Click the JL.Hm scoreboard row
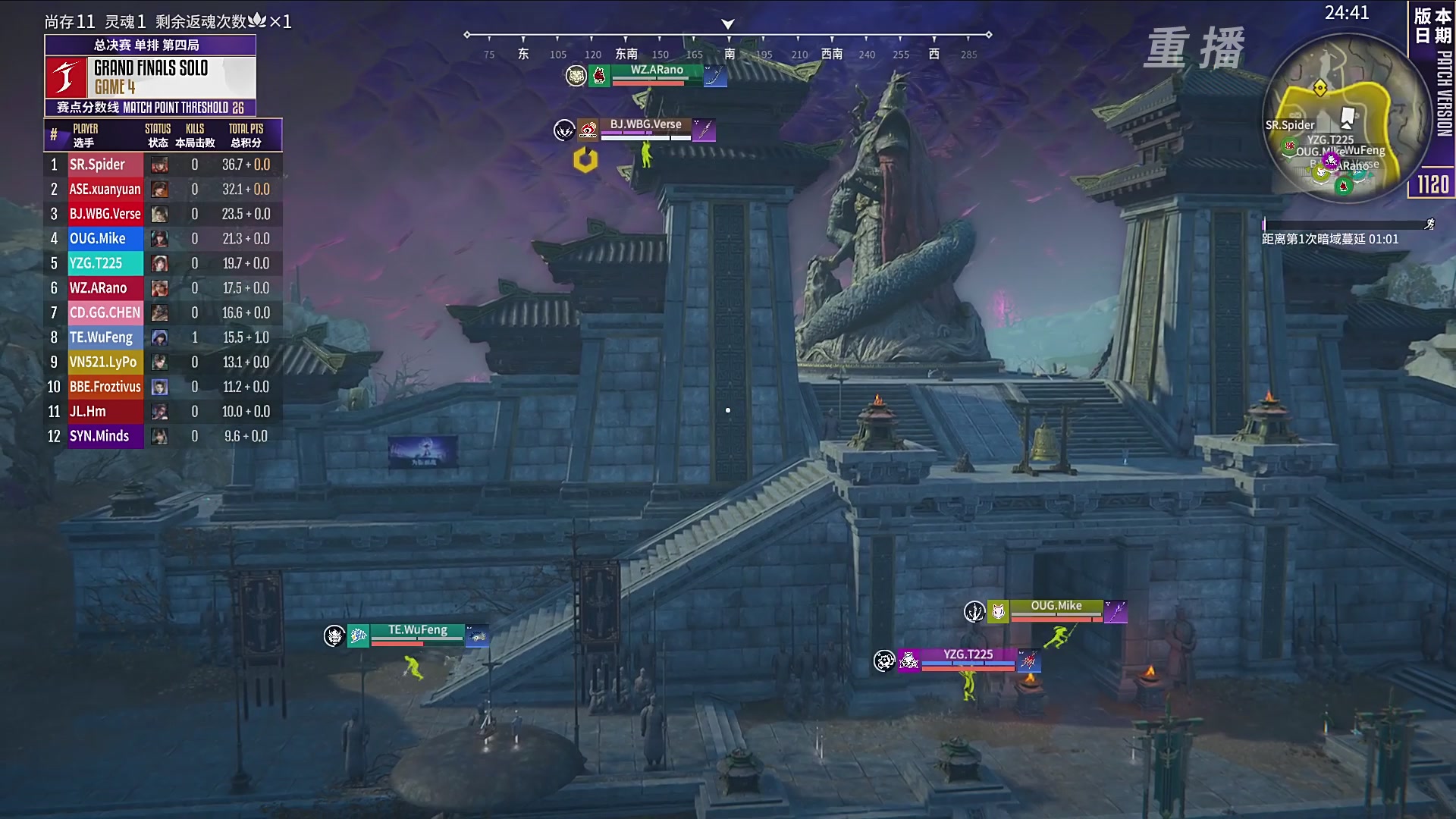 click(163, 411)
